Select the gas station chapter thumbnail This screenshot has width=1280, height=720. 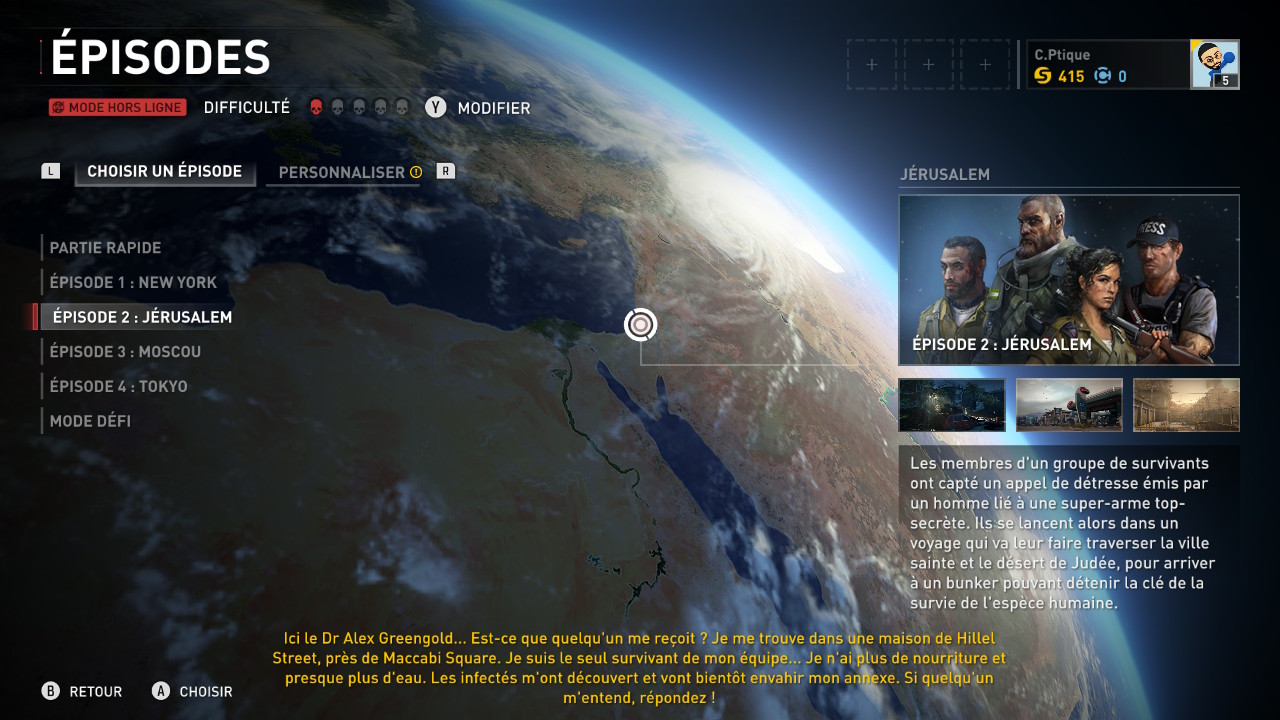pos(1068,405)
